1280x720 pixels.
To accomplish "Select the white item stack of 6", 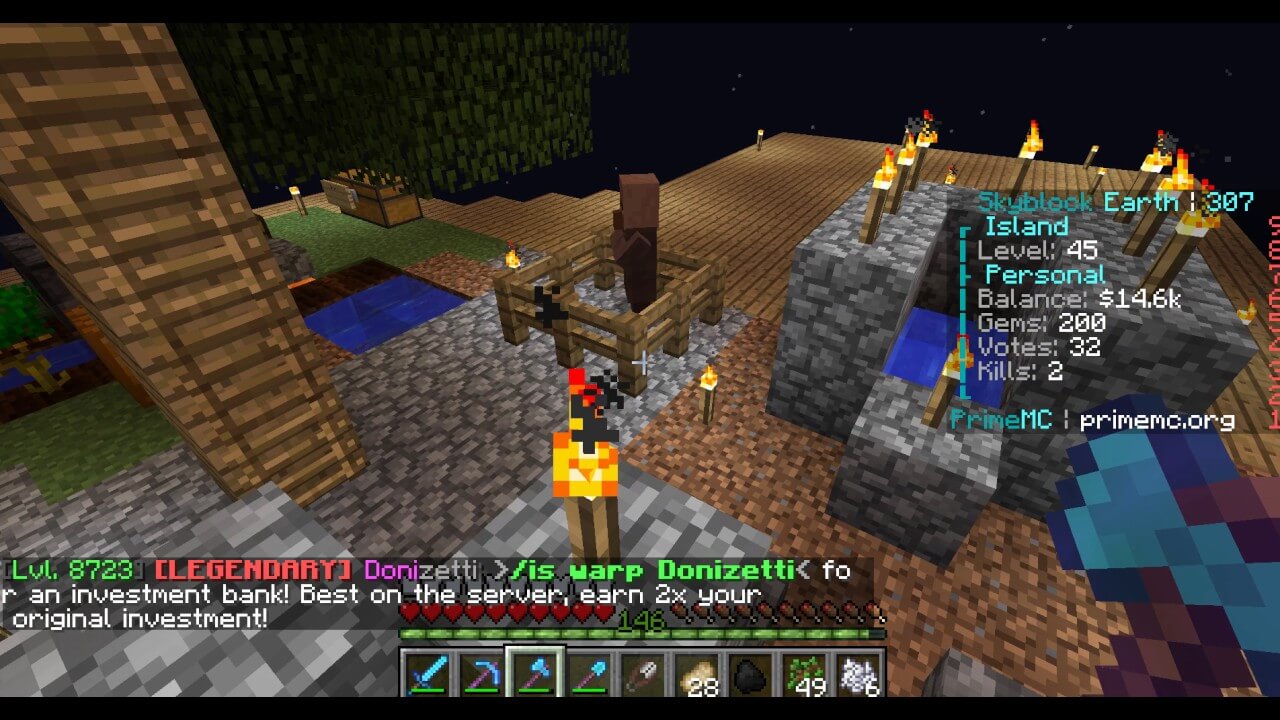I will tap(858, 673).
